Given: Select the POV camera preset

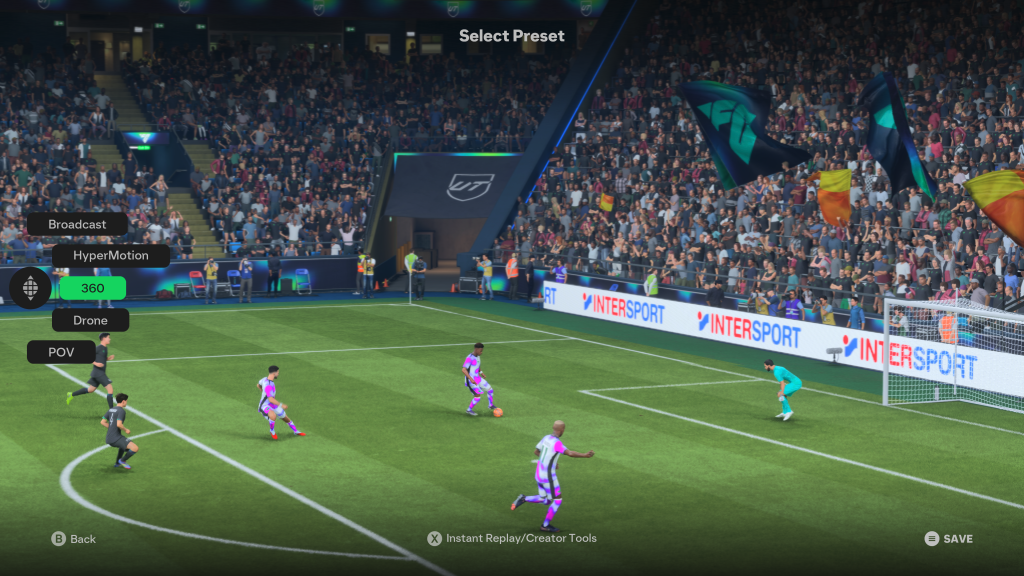Looking at the screenshot, I should click(x=61, y=352).
